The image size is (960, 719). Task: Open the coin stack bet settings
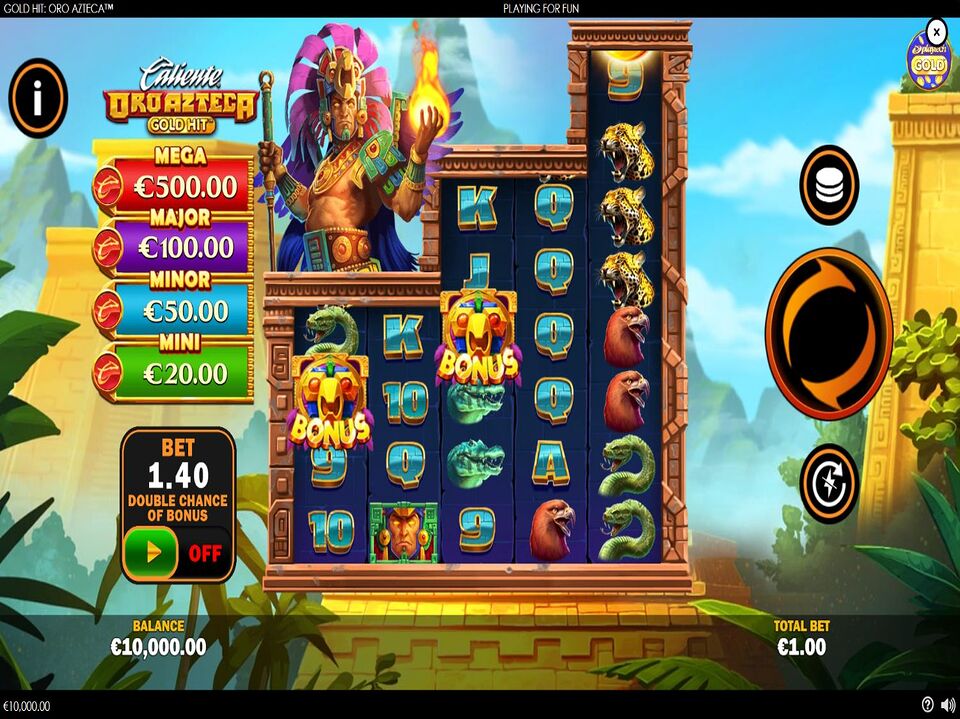[x=828, y=185]
